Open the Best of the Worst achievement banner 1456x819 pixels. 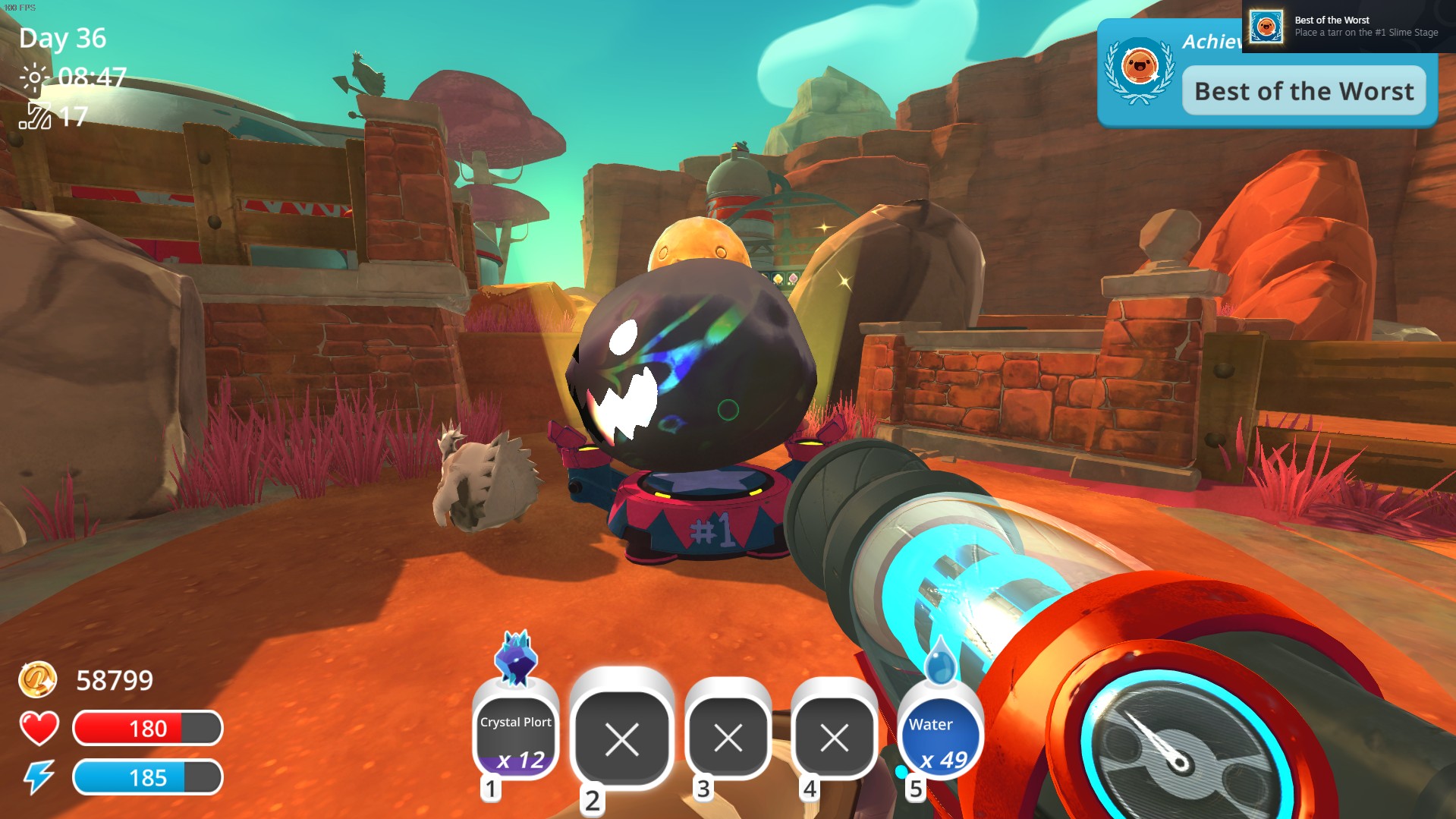pyautogui.click(x=1303, y=91)
